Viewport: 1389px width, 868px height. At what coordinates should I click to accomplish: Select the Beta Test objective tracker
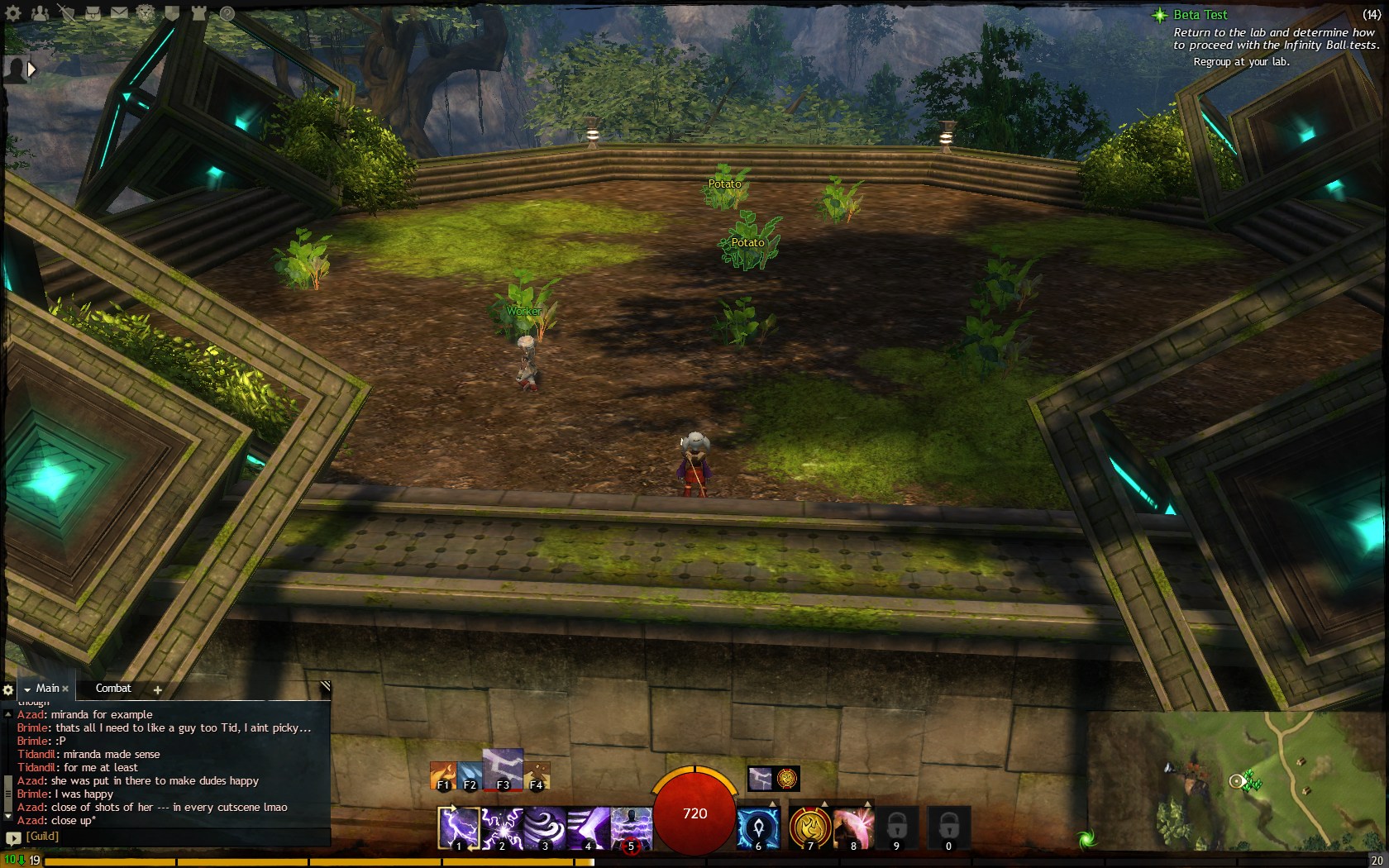[x=1200, y=15]
